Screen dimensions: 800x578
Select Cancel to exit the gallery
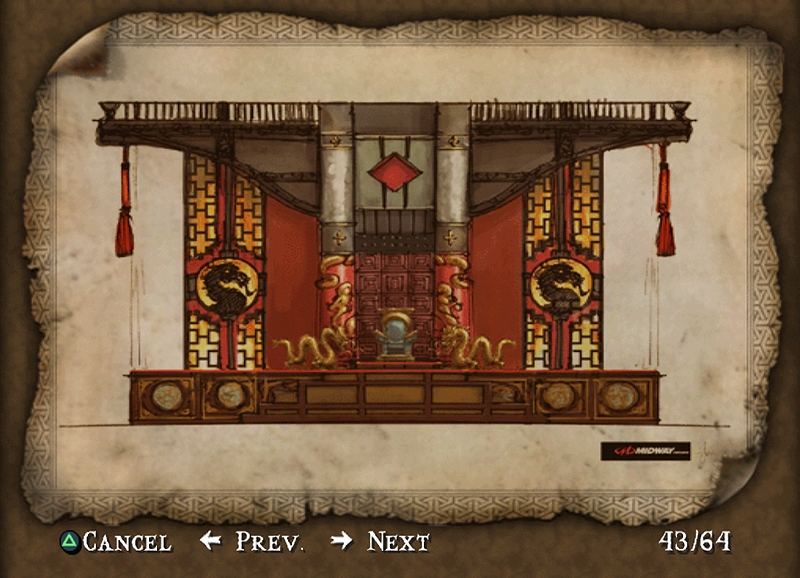pyautogui.click(x=115, y=542)
